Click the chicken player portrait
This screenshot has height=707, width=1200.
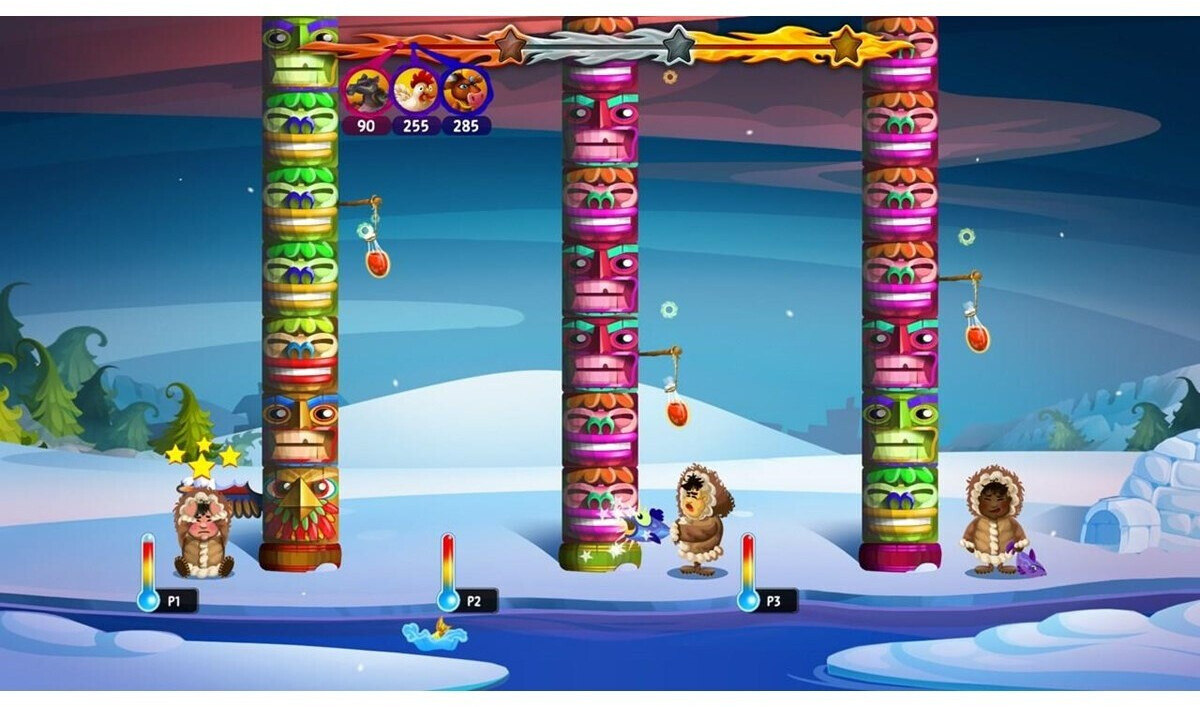tap(416, 91)
